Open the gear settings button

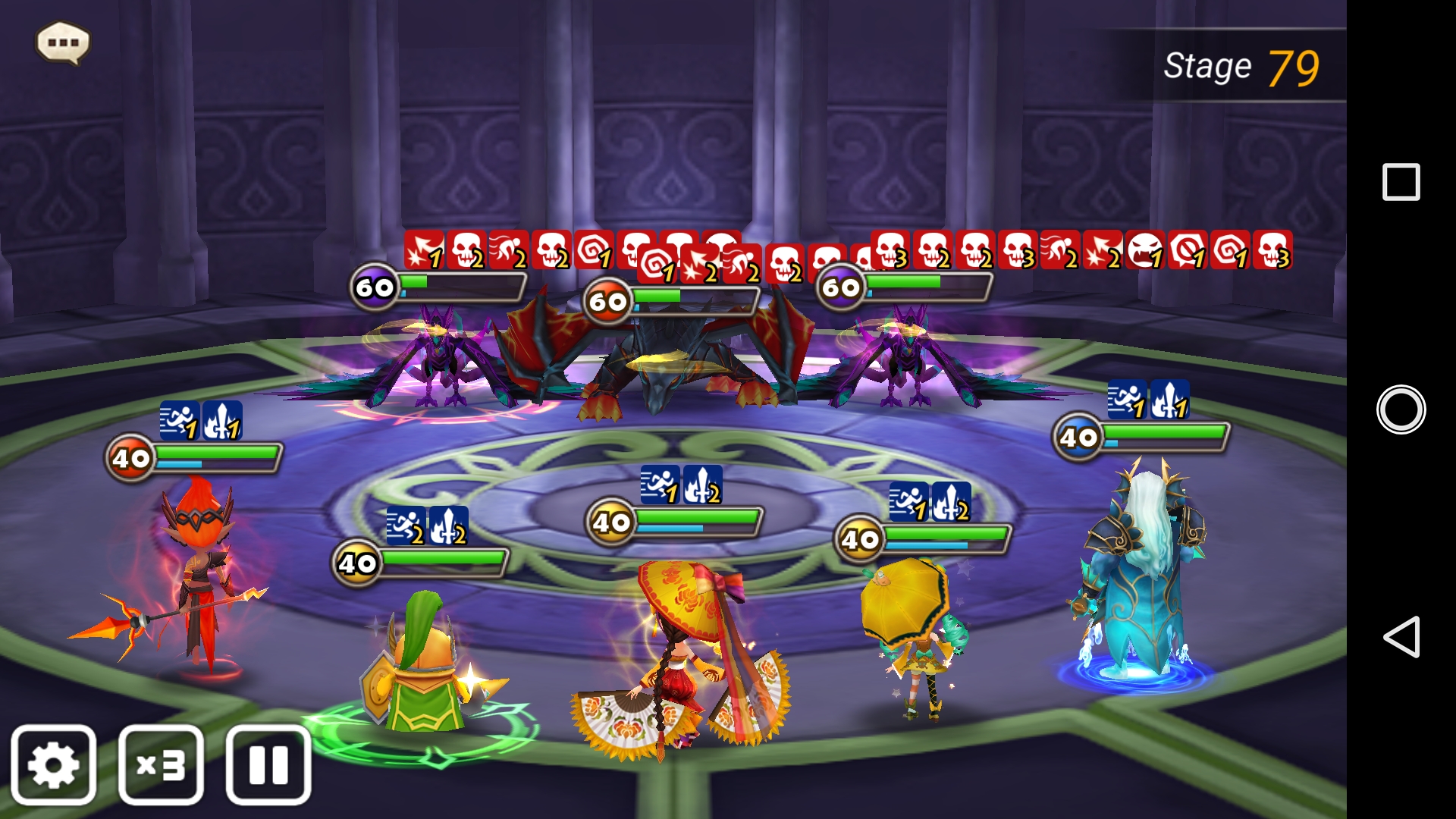click(x=53, y=764)
